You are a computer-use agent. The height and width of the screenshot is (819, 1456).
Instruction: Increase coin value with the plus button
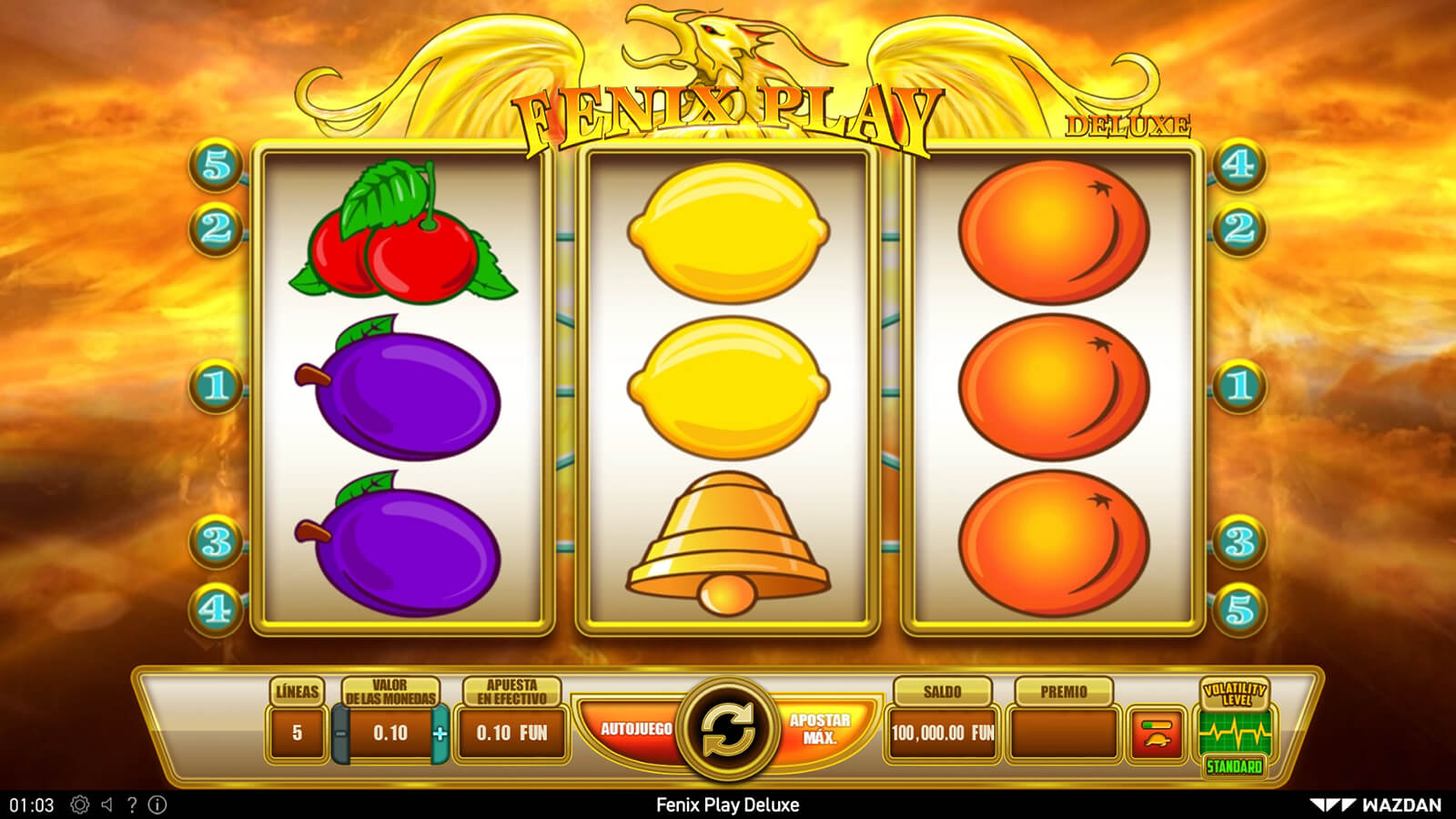click(440, 733)
